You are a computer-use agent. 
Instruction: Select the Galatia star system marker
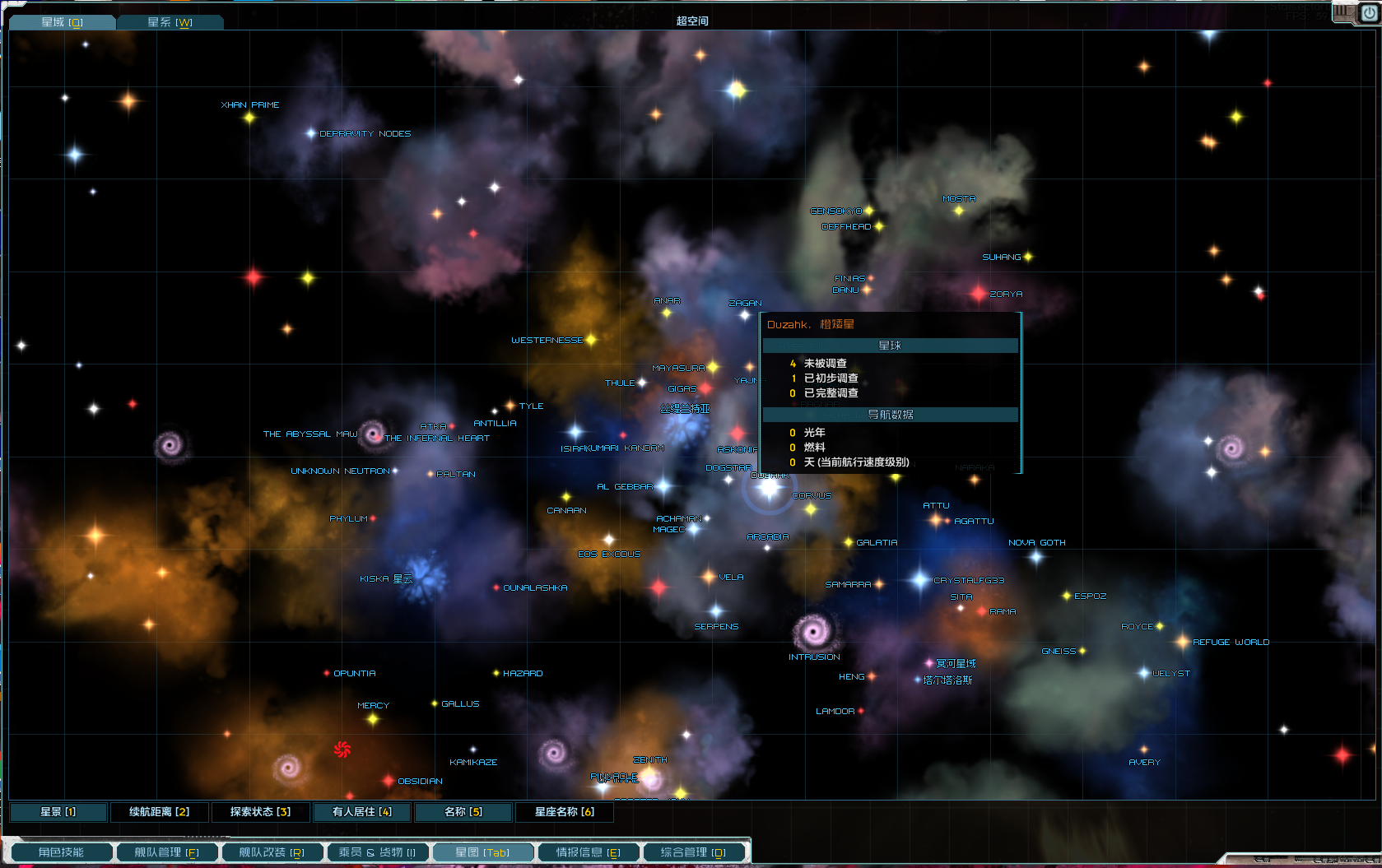click(849, 542)
